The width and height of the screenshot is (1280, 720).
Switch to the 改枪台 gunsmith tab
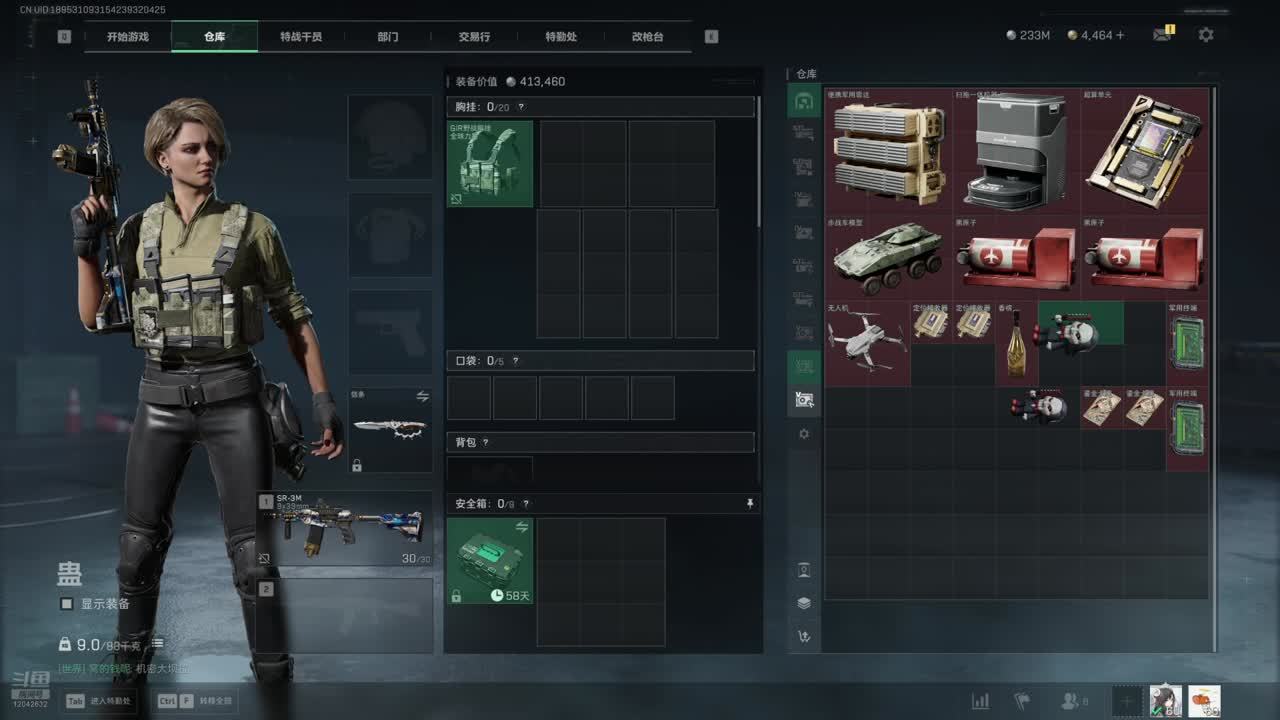point(647,37)
